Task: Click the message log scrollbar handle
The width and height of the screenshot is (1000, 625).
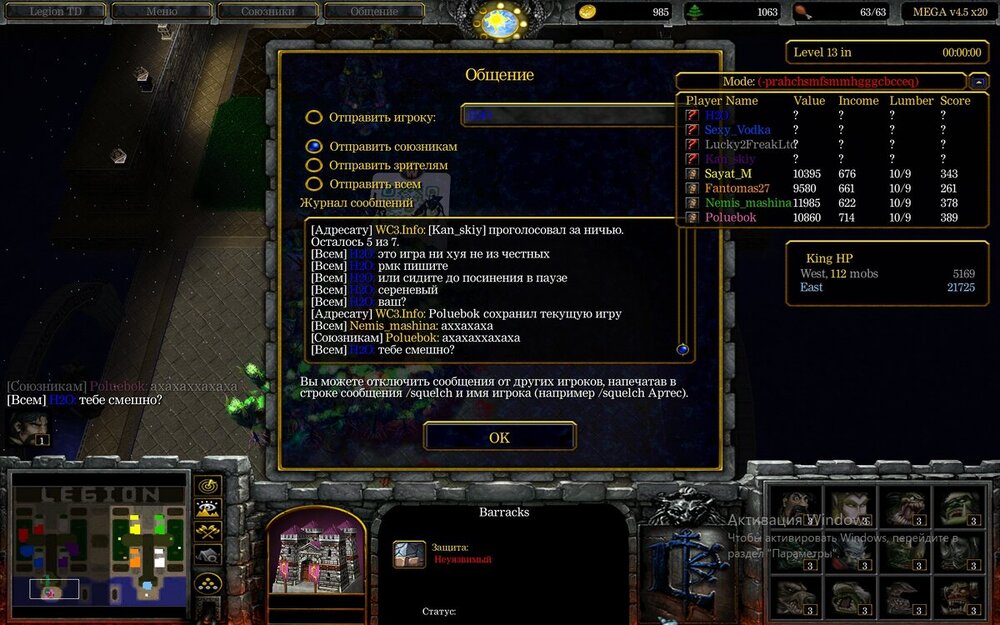Action: pos(683,350)
